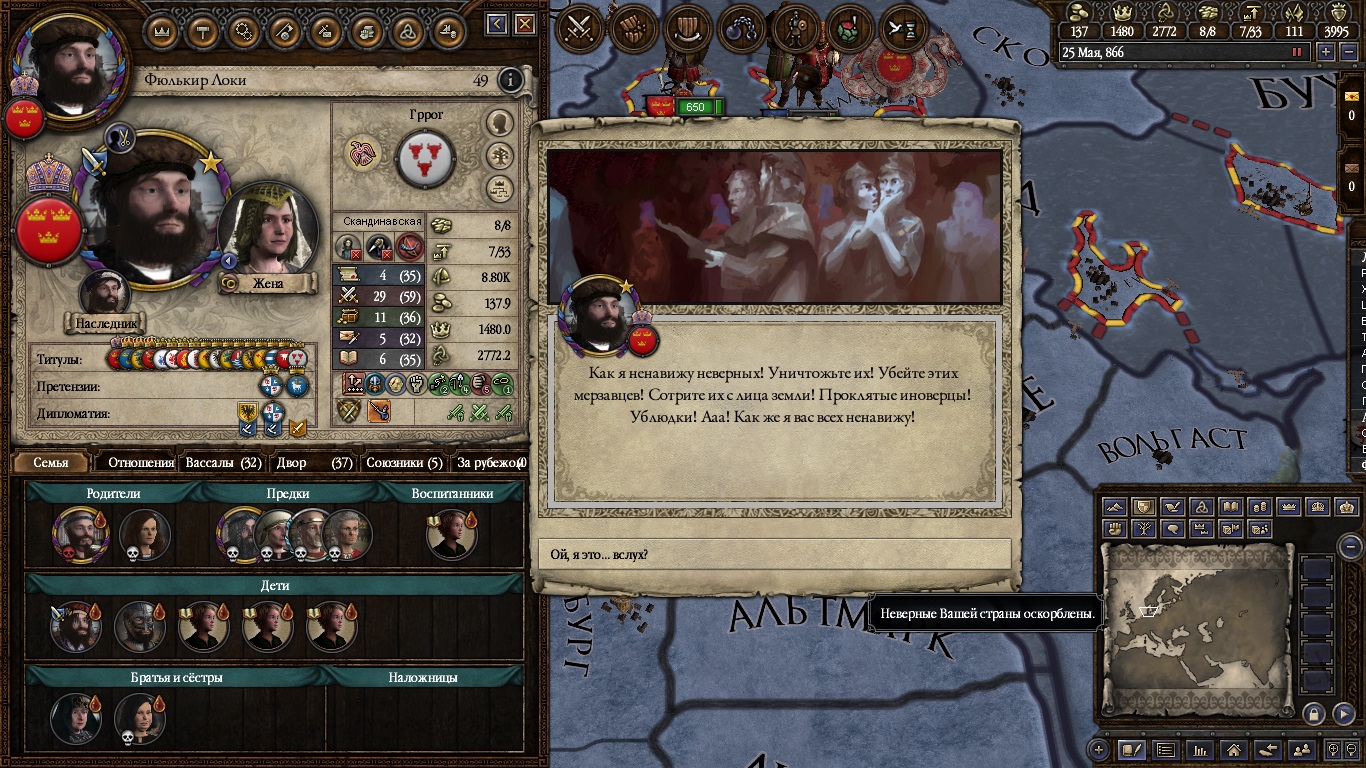Go back with the arrow button

(497, 24)
